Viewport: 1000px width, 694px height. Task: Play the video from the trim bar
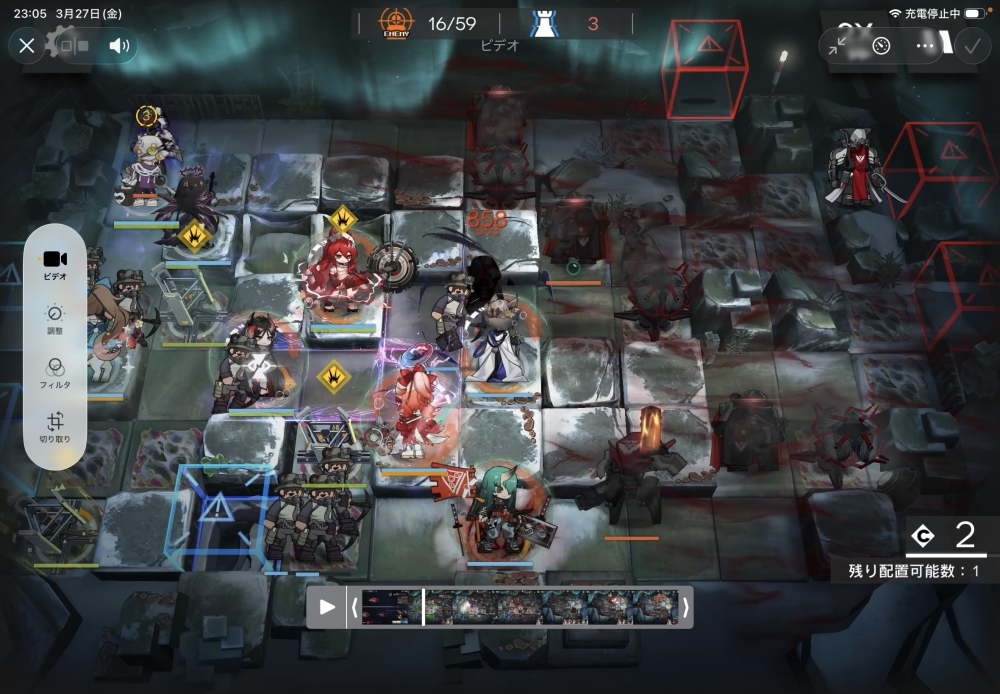(326, 606)
